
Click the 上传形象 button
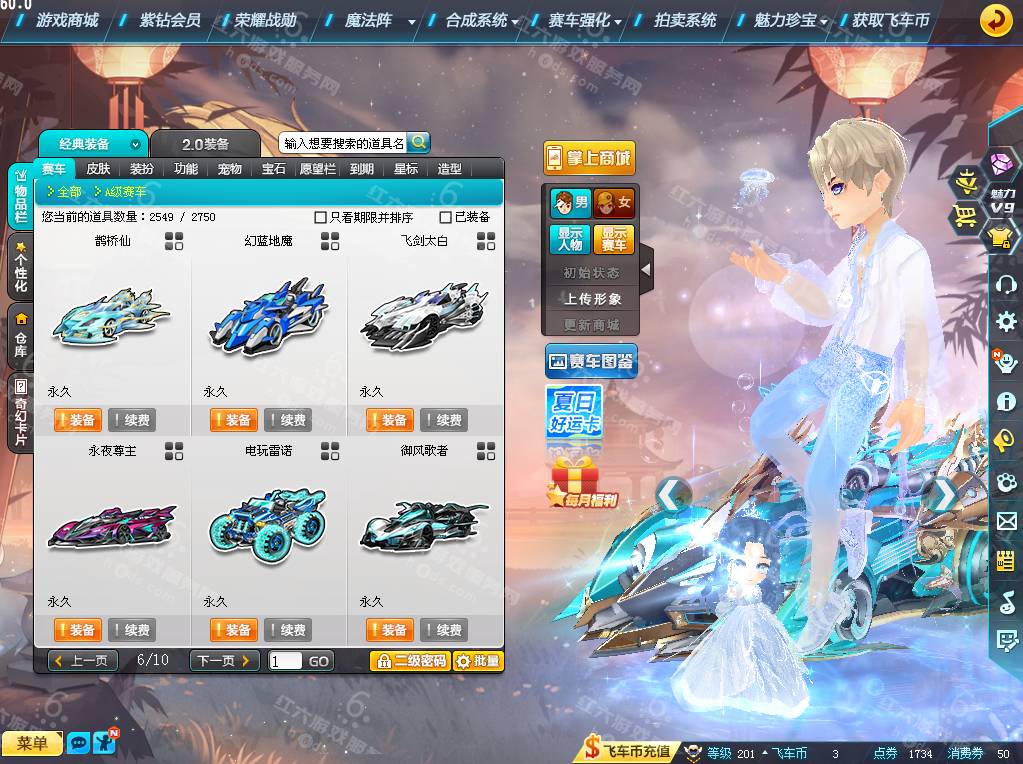(592, 299)
